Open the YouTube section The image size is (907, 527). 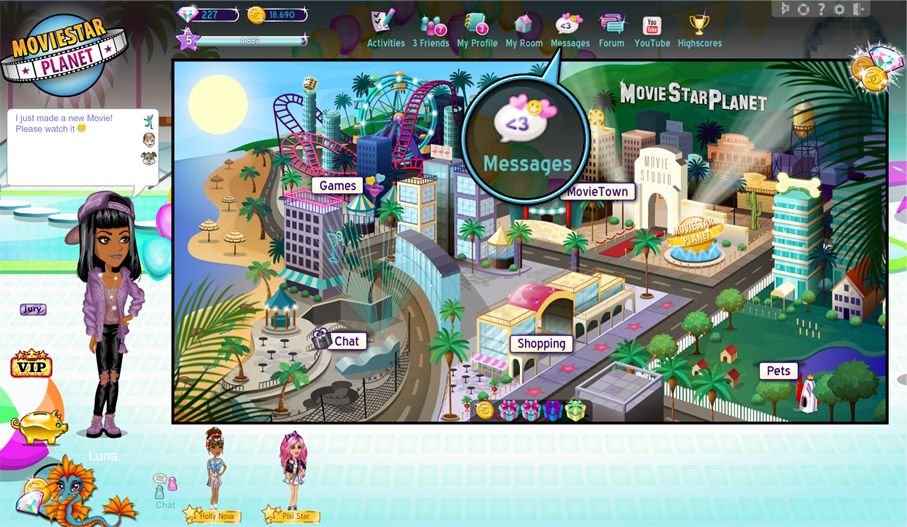[x=652, y=28]
